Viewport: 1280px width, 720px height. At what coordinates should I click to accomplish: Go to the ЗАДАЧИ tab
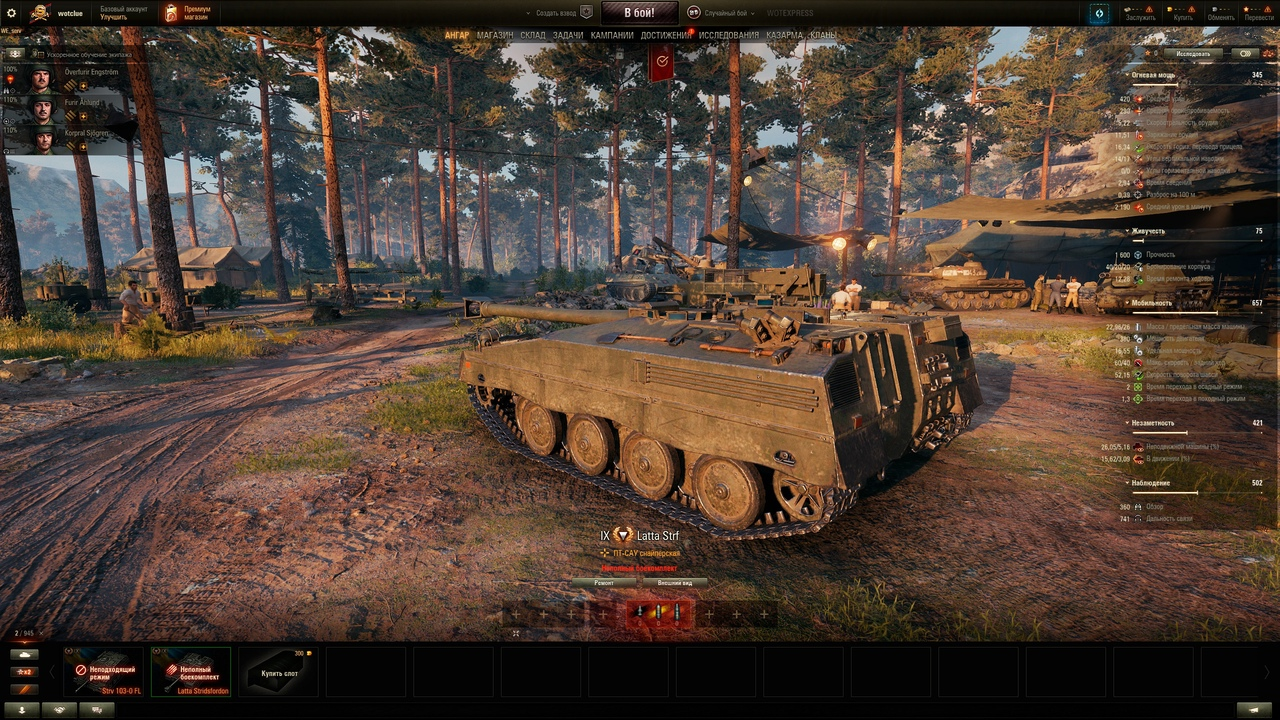point(568,35)
